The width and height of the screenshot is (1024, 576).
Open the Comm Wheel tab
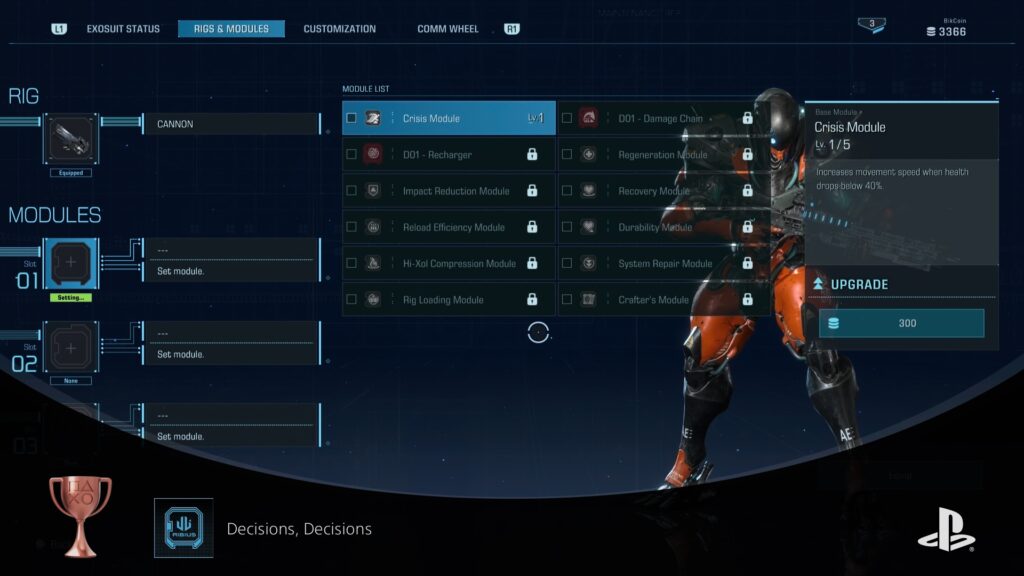[448, 29]
